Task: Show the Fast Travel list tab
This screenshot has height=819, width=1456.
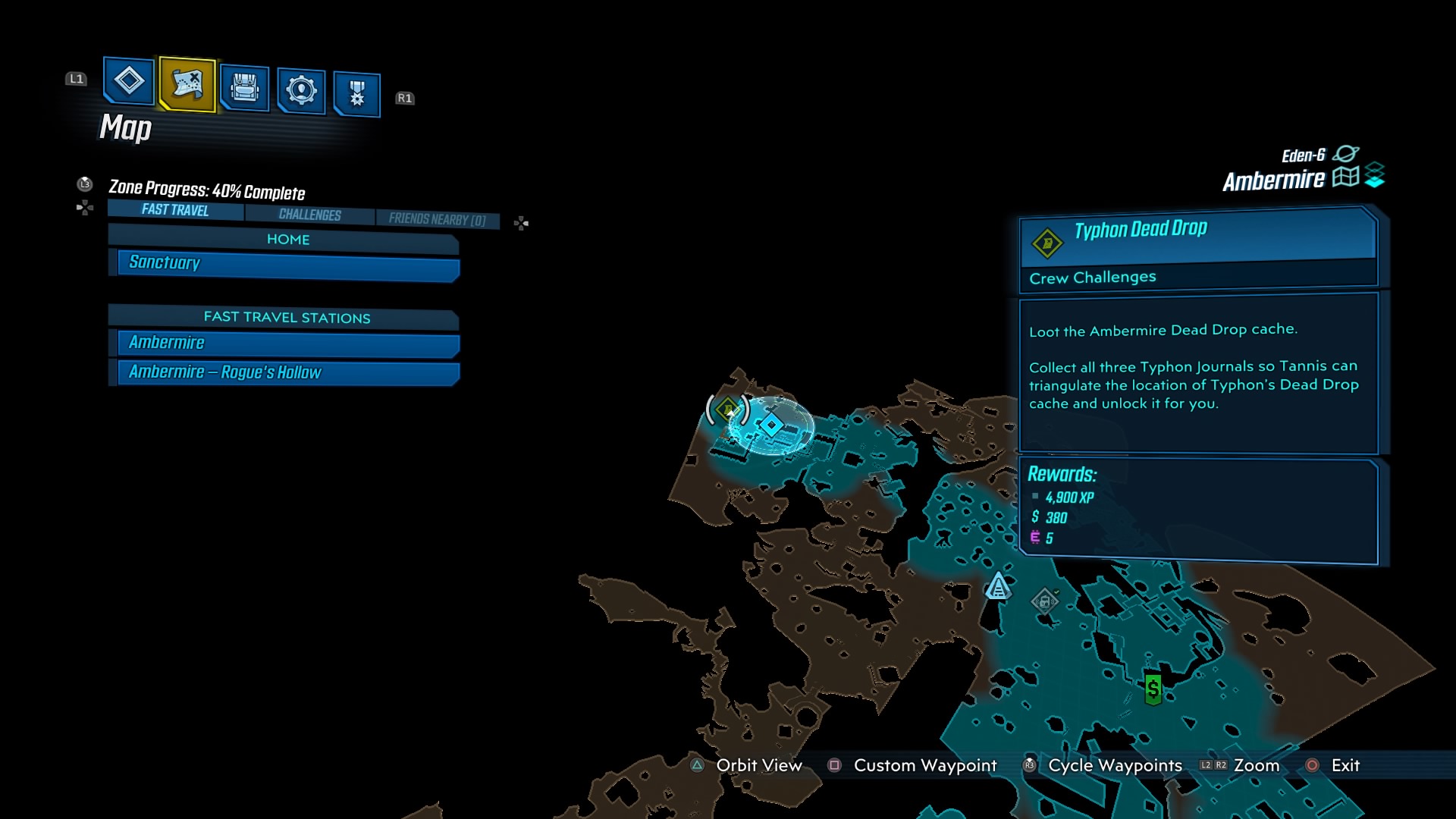Action: tap(175, 210)
